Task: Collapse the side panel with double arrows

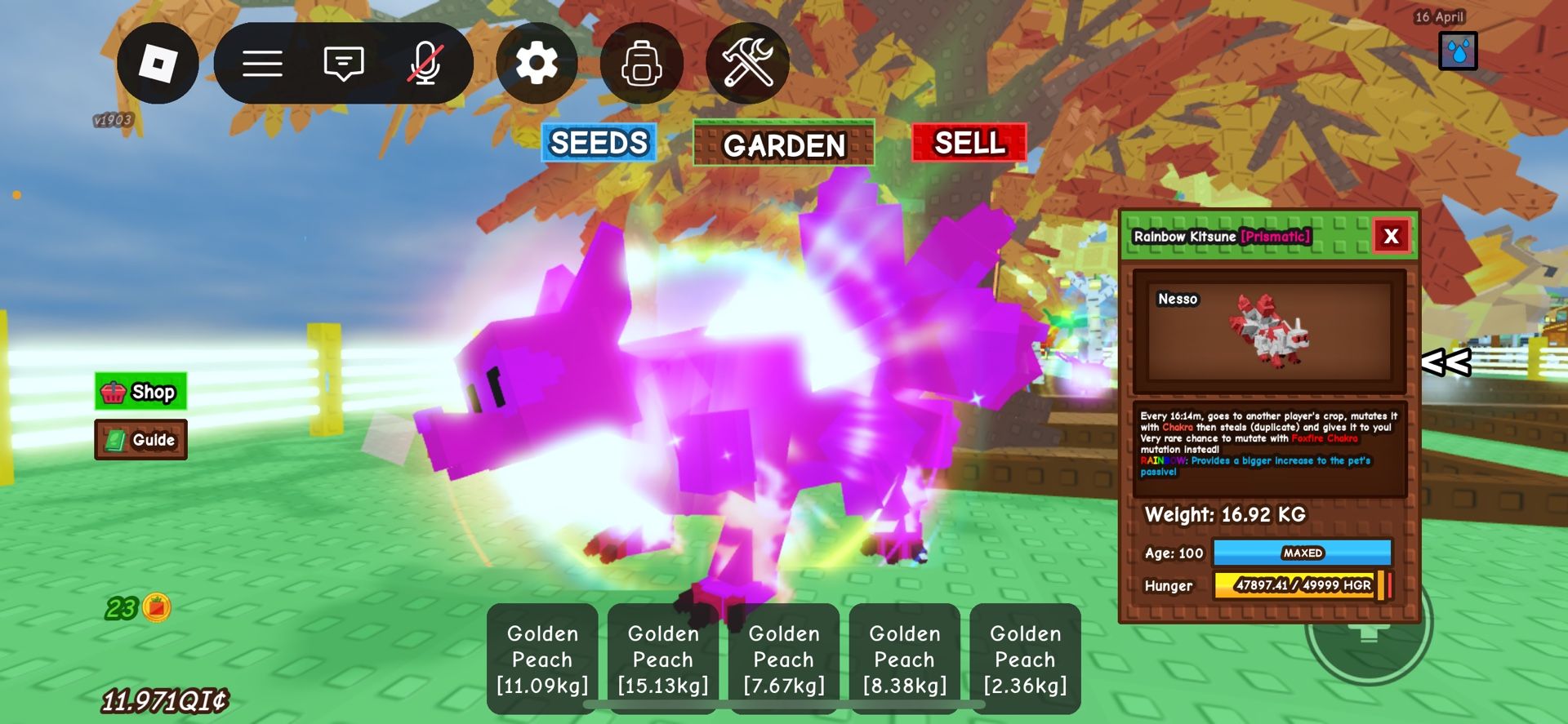Action: coord(1446,362)
